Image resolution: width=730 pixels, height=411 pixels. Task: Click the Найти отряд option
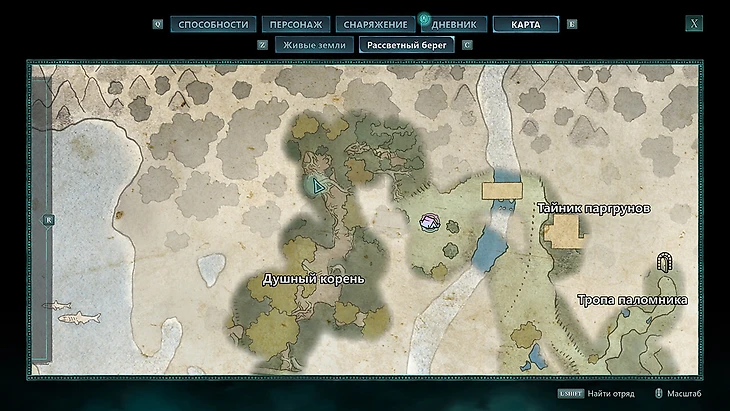click(x=611, y=395)
